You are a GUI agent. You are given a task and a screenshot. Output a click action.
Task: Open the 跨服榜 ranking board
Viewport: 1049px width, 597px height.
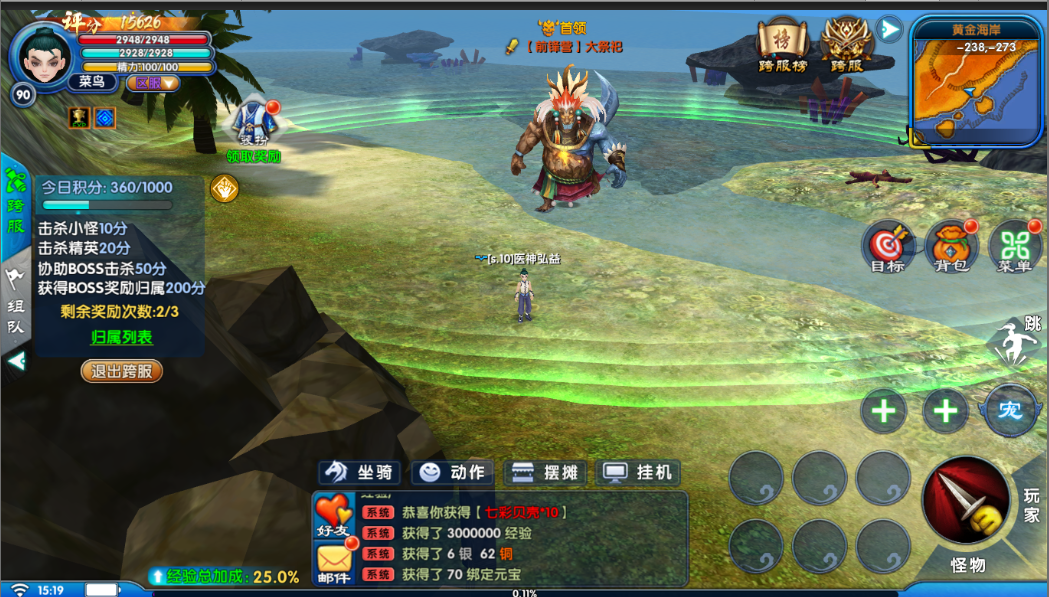pos(782,45)
